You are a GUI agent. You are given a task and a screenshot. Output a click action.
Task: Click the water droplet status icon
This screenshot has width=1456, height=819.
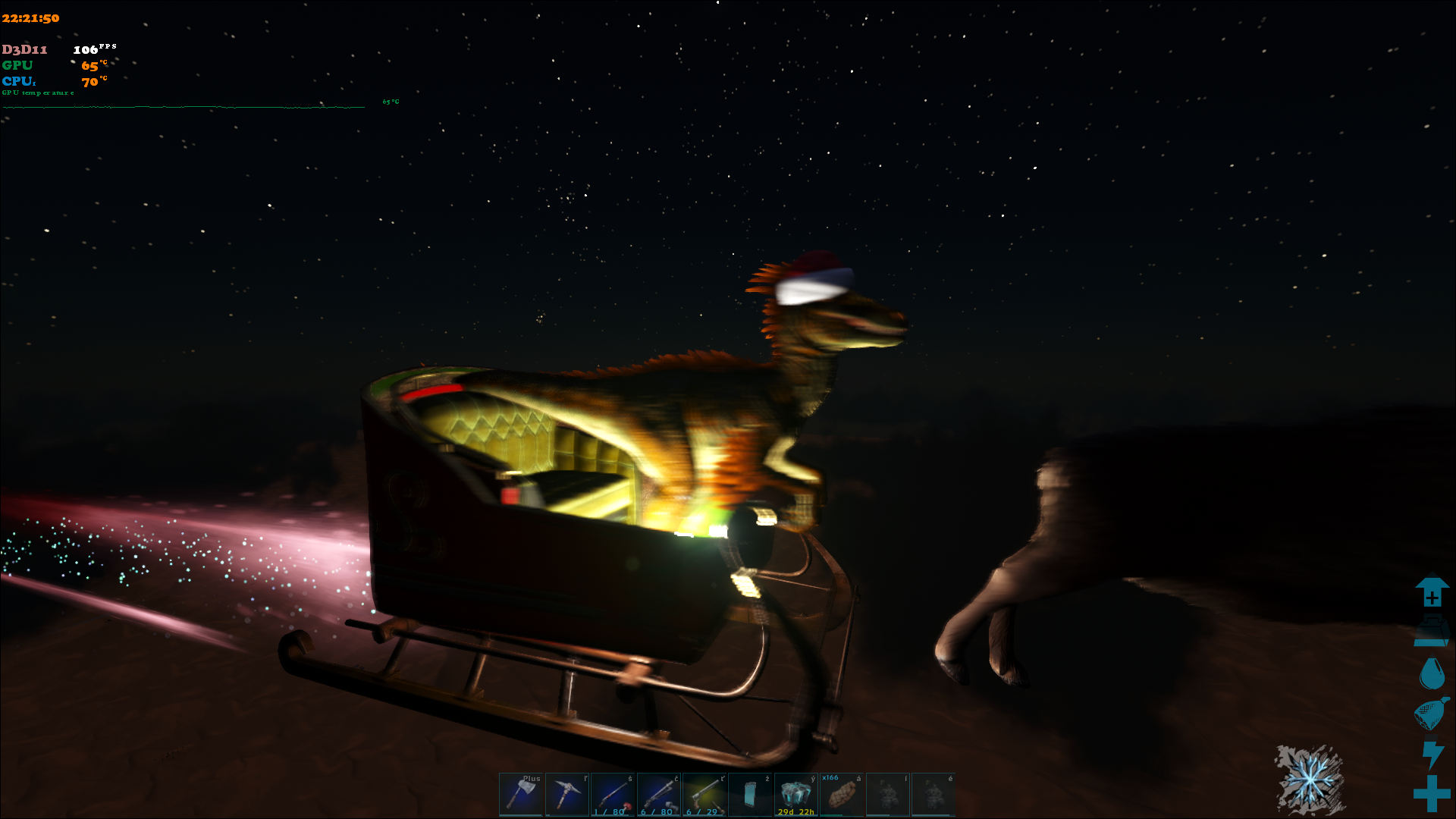click(1432, 673)
